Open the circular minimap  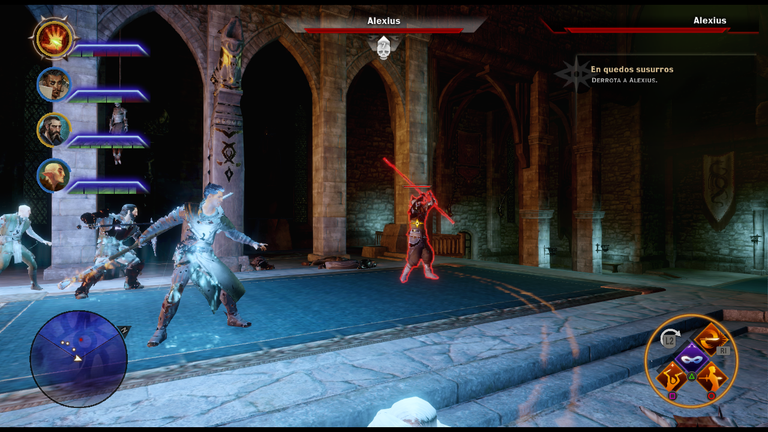click(78, 358)
